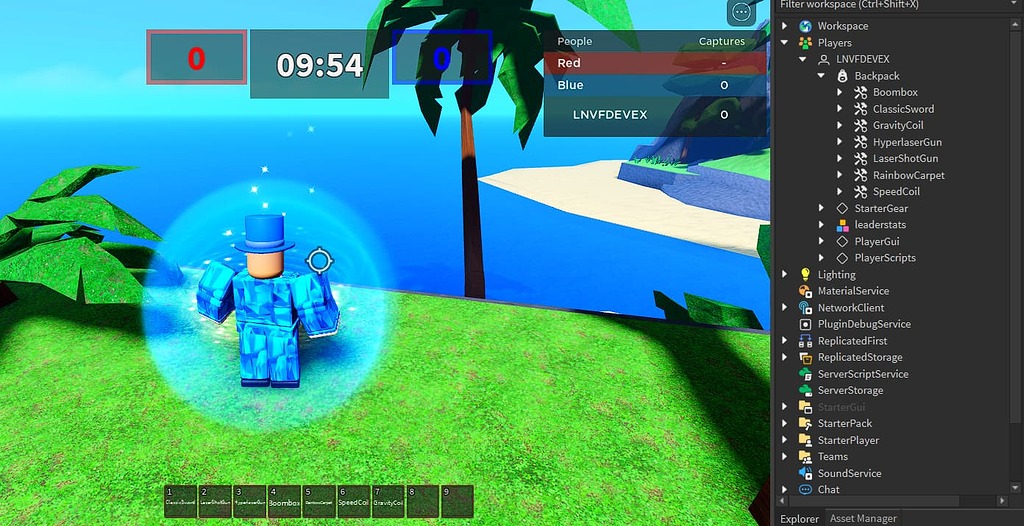
Task: Equip the LaserShotGun from the hotbar
Action: click(x=215, y=501)
